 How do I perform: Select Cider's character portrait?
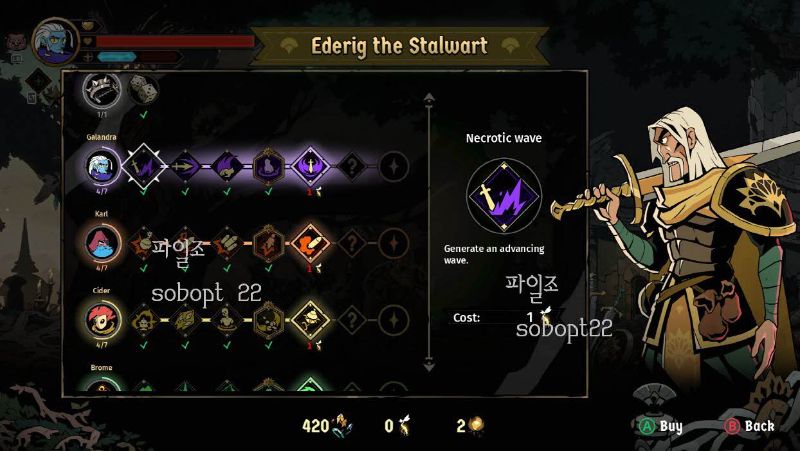pos(102,319)
